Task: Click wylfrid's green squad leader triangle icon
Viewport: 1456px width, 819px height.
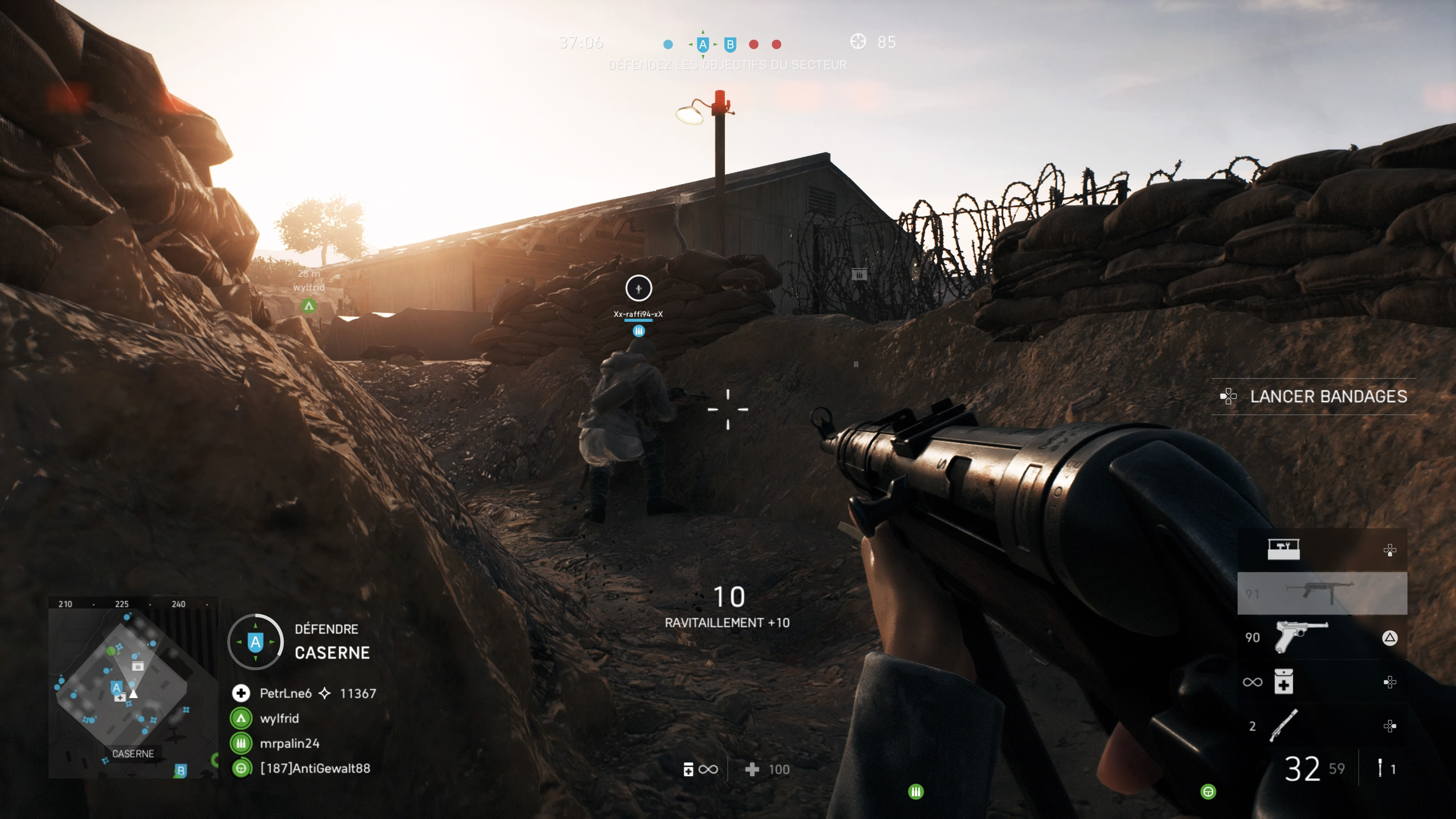Action: tap(242, 719)
